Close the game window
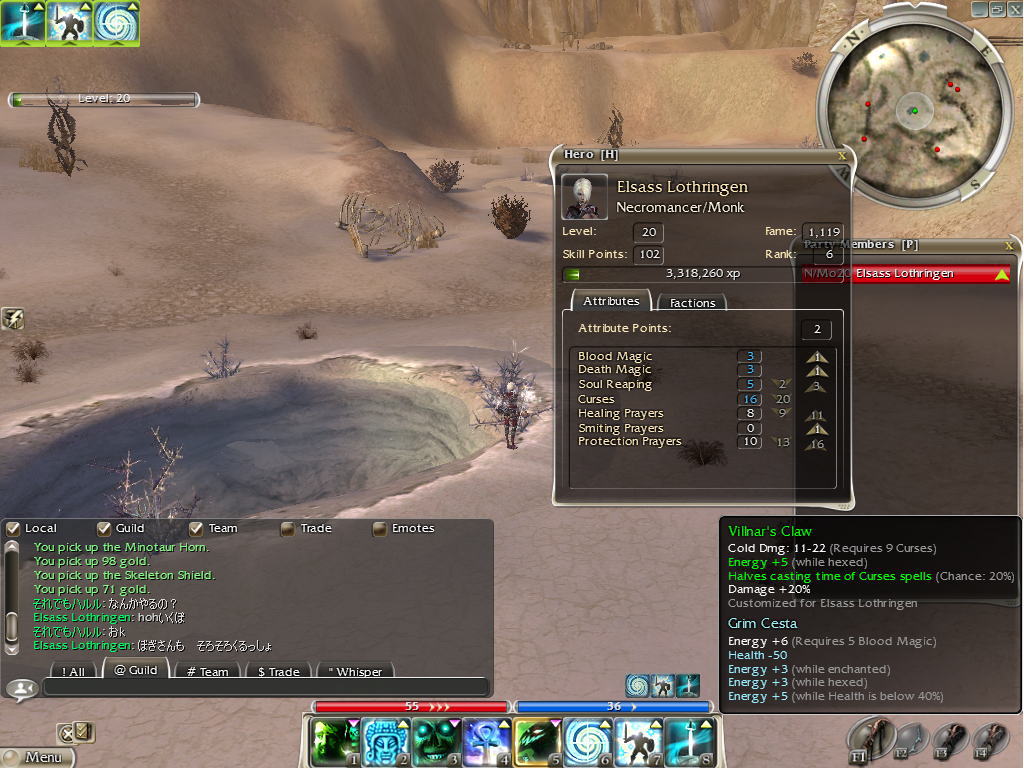Screen dimensions: 1024x768 1013,9
